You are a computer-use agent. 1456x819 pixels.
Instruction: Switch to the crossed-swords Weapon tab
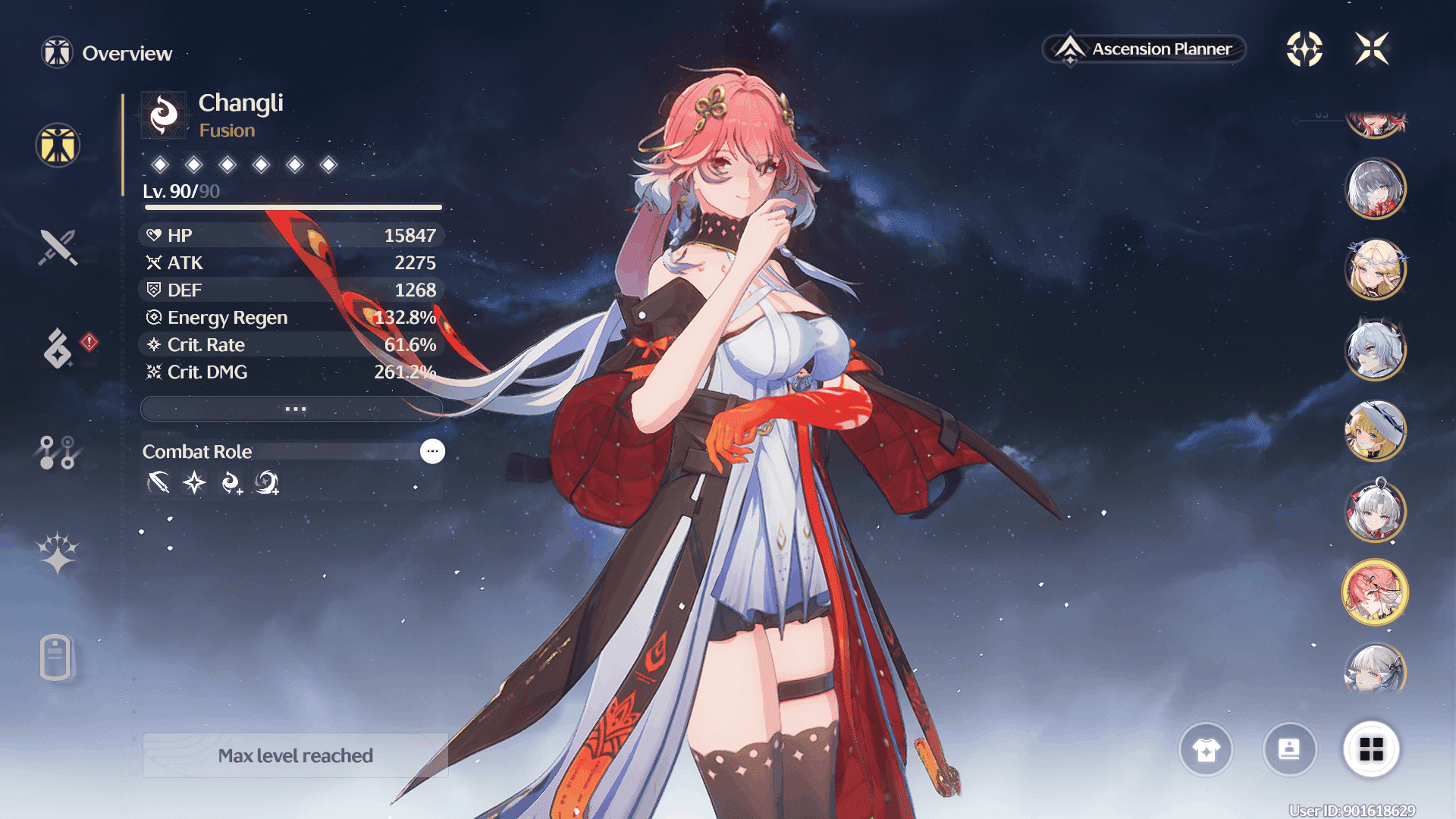pos(58,247)
